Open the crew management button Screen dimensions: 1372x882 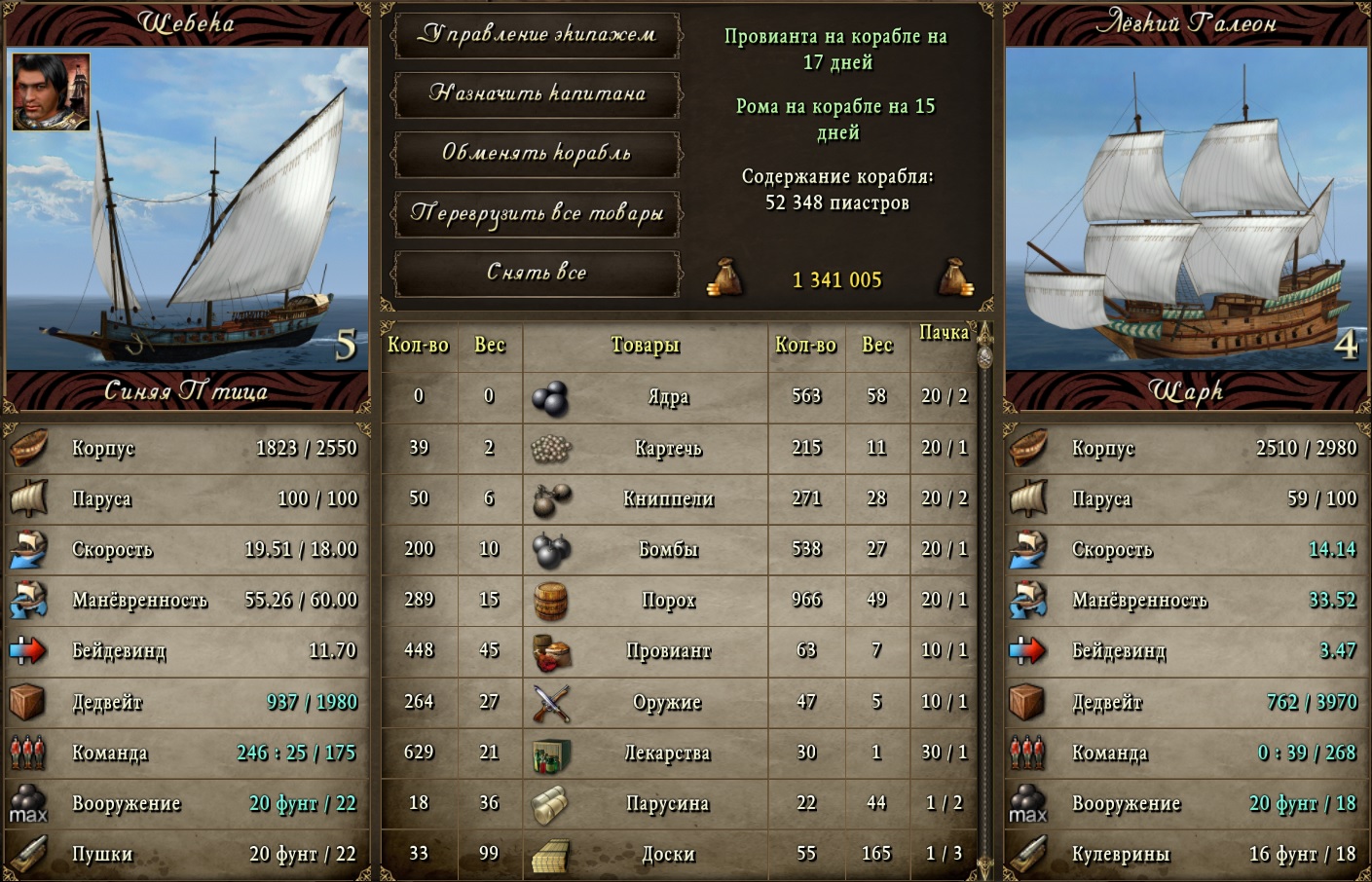[537, 35]
